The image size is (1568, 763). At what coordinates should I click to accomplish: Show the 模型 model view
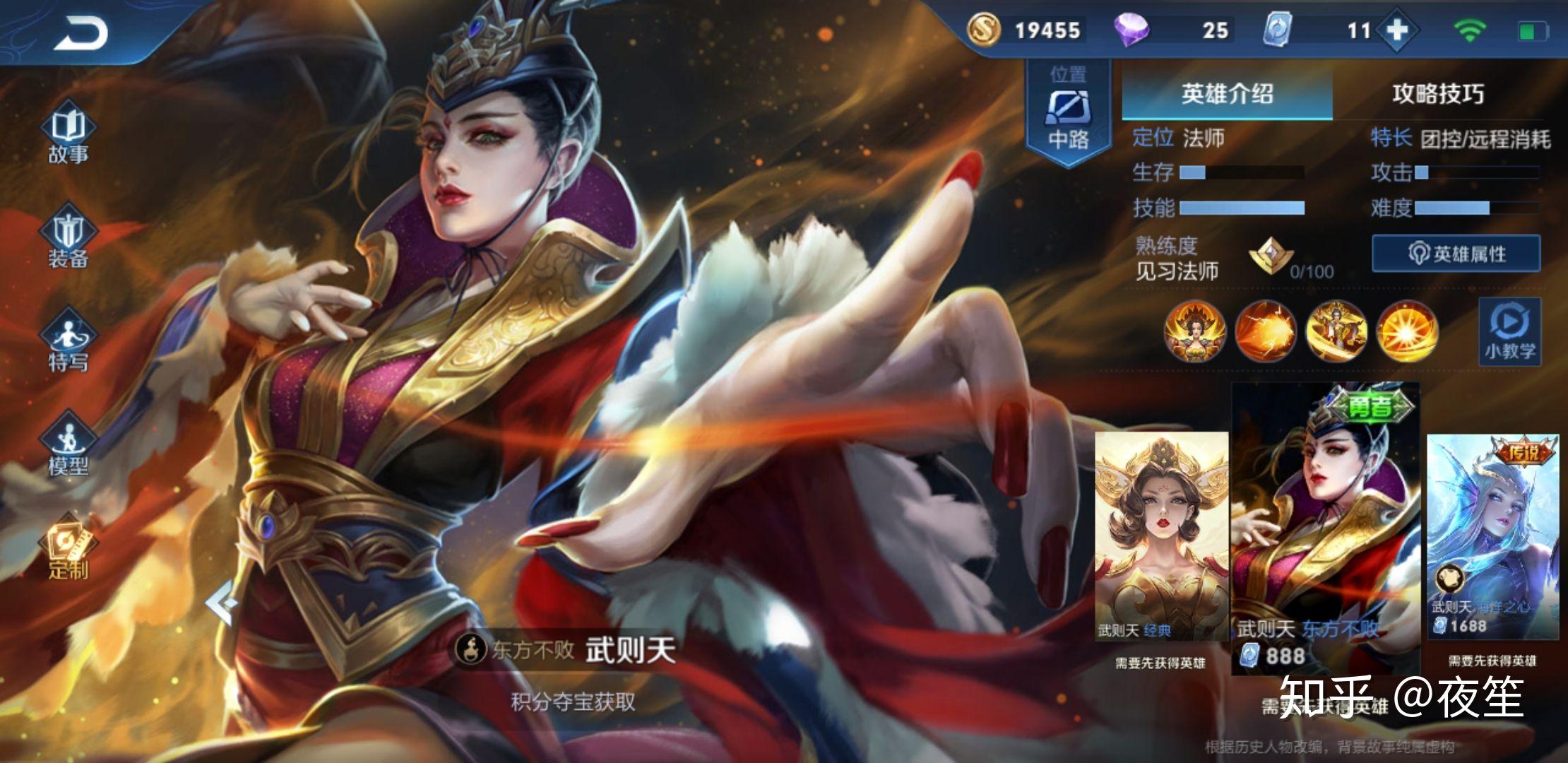click(x=69, y=446)
